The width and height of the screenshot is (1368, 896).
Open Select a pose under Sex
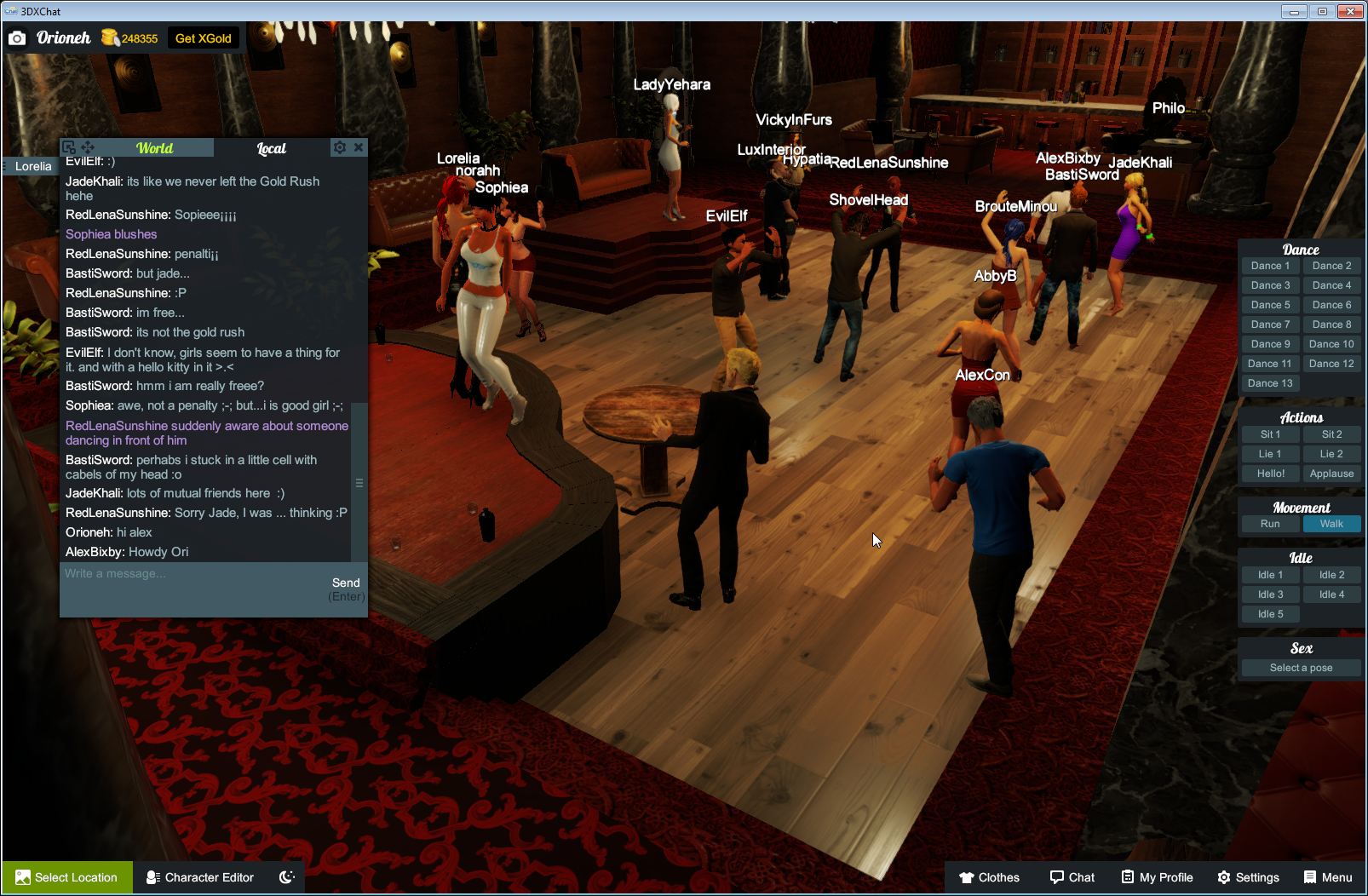click(x=1301, y=667)
